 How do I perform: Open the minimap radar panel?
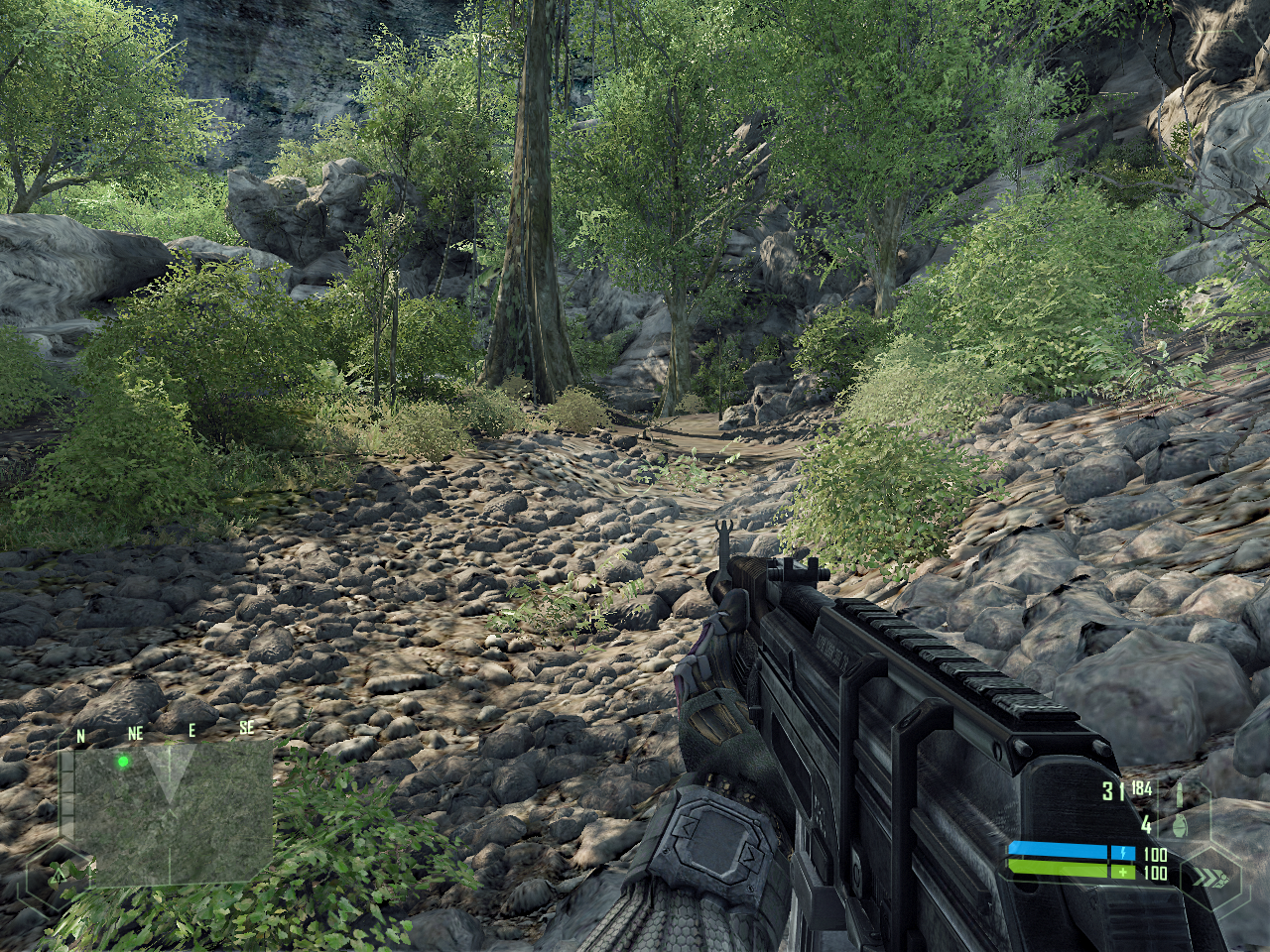pos(174,811)
